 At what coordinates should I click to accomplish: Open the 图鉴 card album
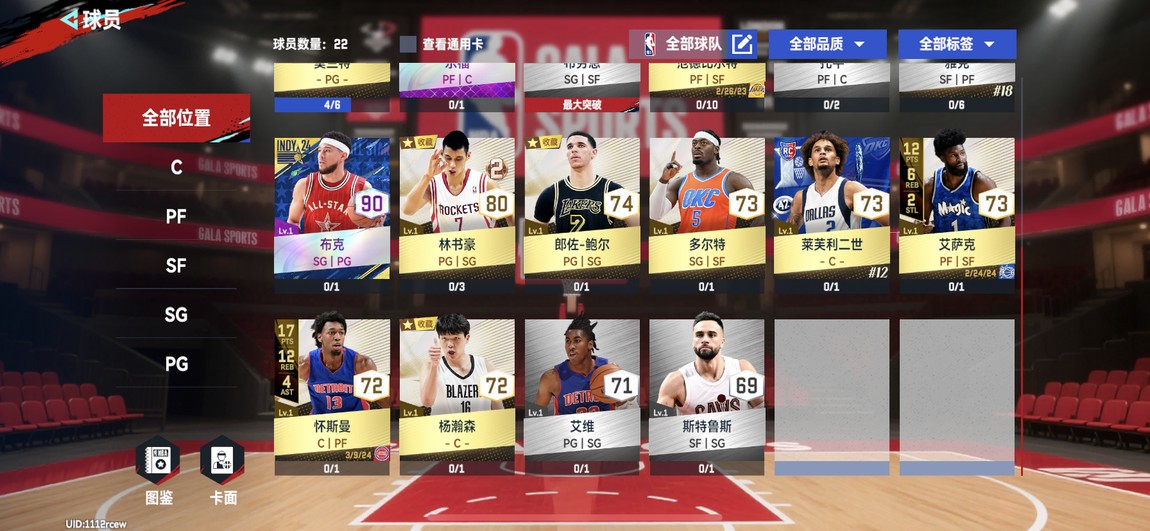pos(159,468)
